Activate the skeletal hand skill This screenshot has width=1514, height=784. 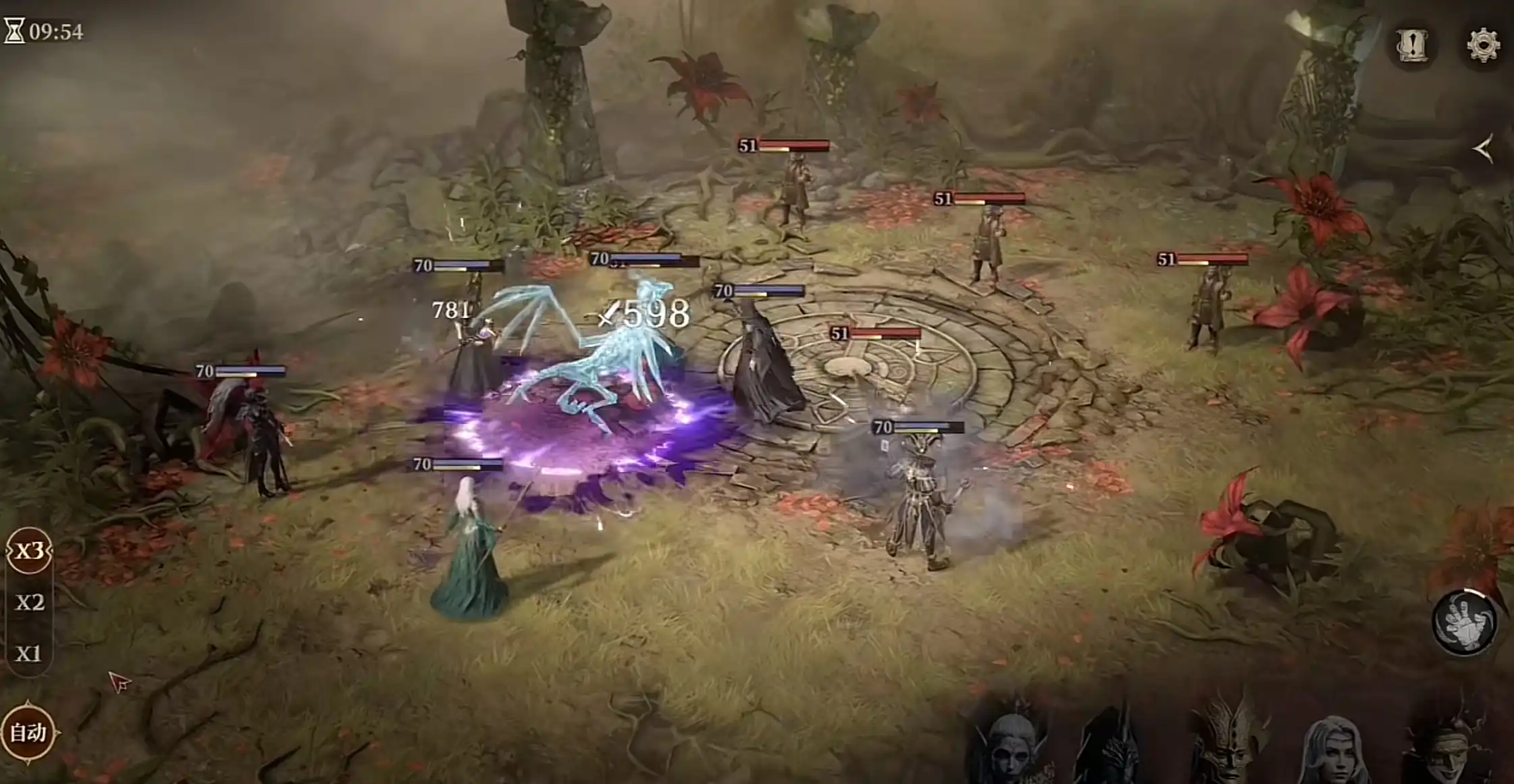pos(1465,623)
